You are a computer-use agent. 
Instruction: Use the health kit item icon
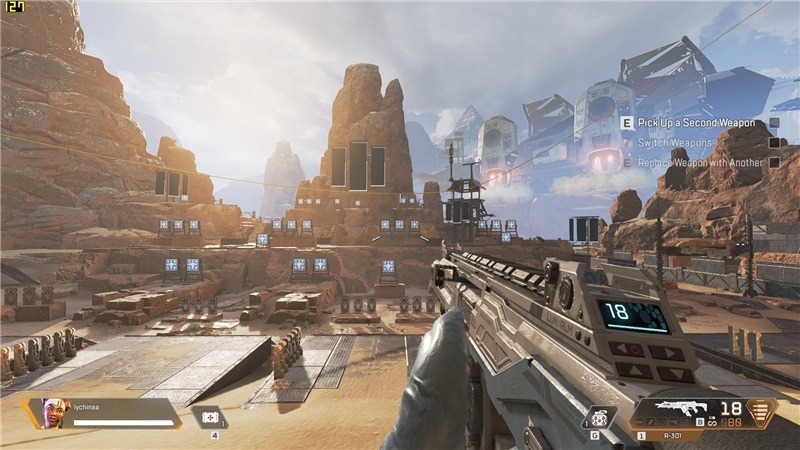(x=211, y=417)
